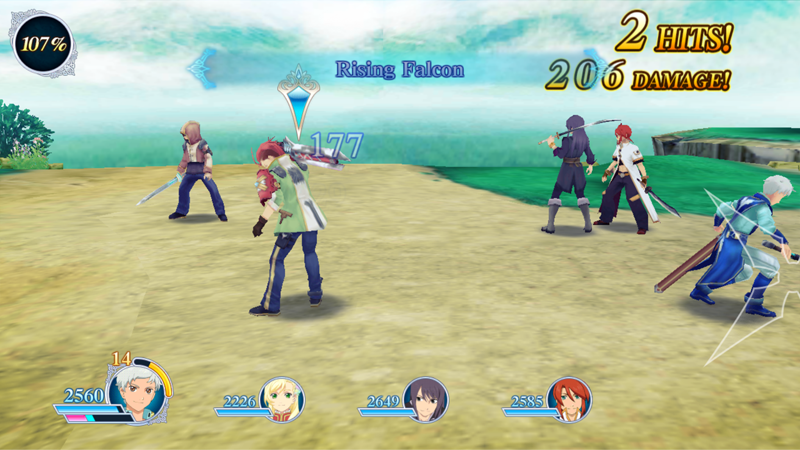Activate the 107% gauge orb
Viewport: 800px width, 450px height.
43,45
